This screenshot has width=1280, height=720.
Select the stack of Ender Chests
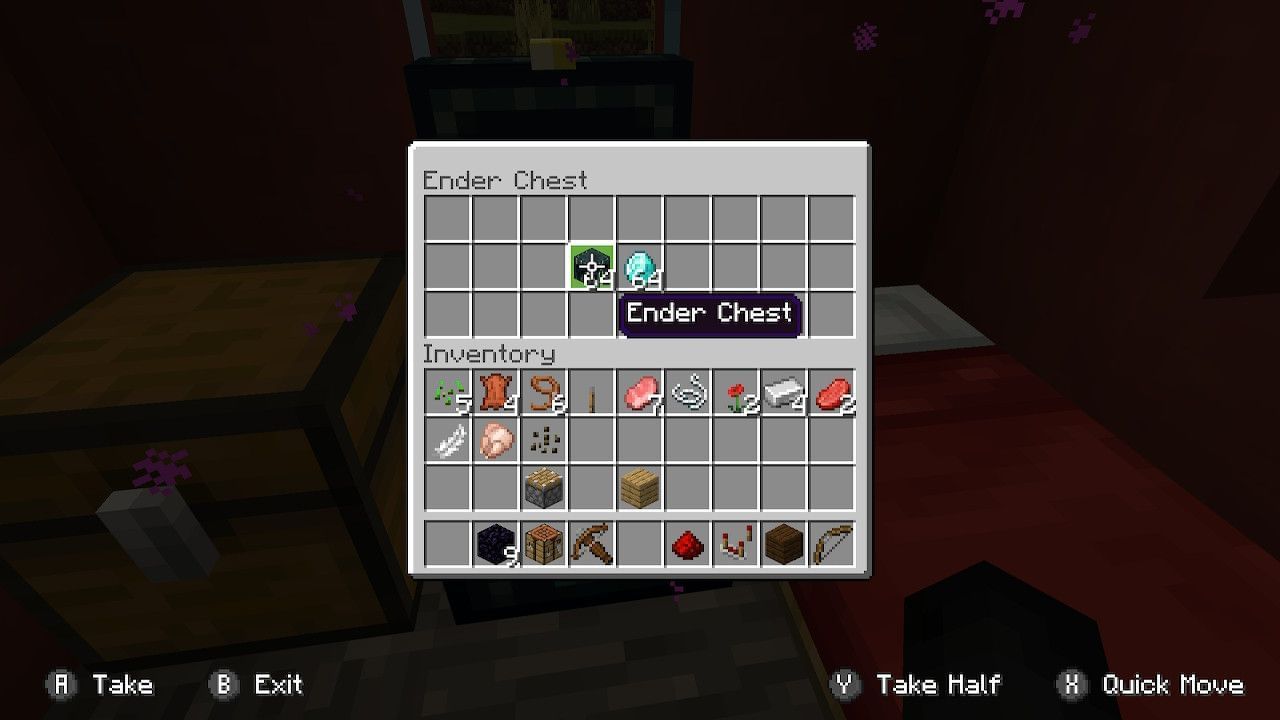point(591,267)
